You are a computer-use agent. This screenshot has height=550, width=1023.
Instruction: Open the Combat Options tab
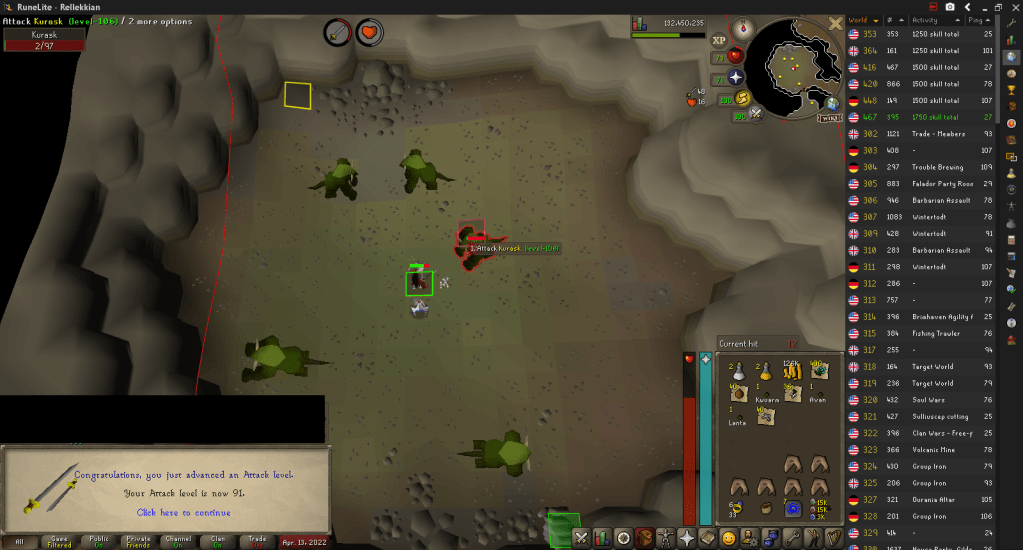pyautogui.click(x=581, y=538)
